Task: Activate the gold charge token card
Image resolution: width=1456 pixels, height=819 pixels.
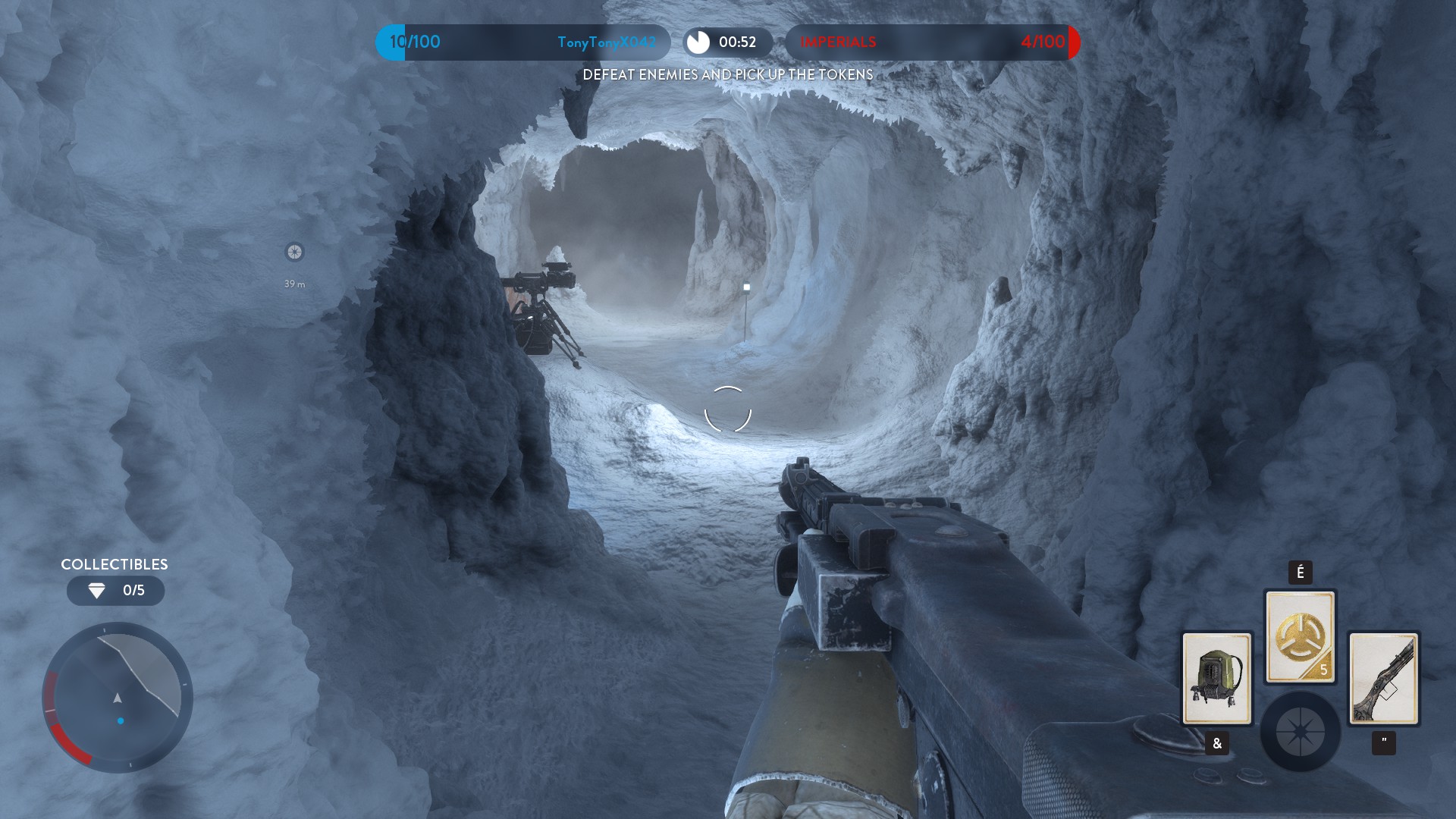Action: [1300, 637]
